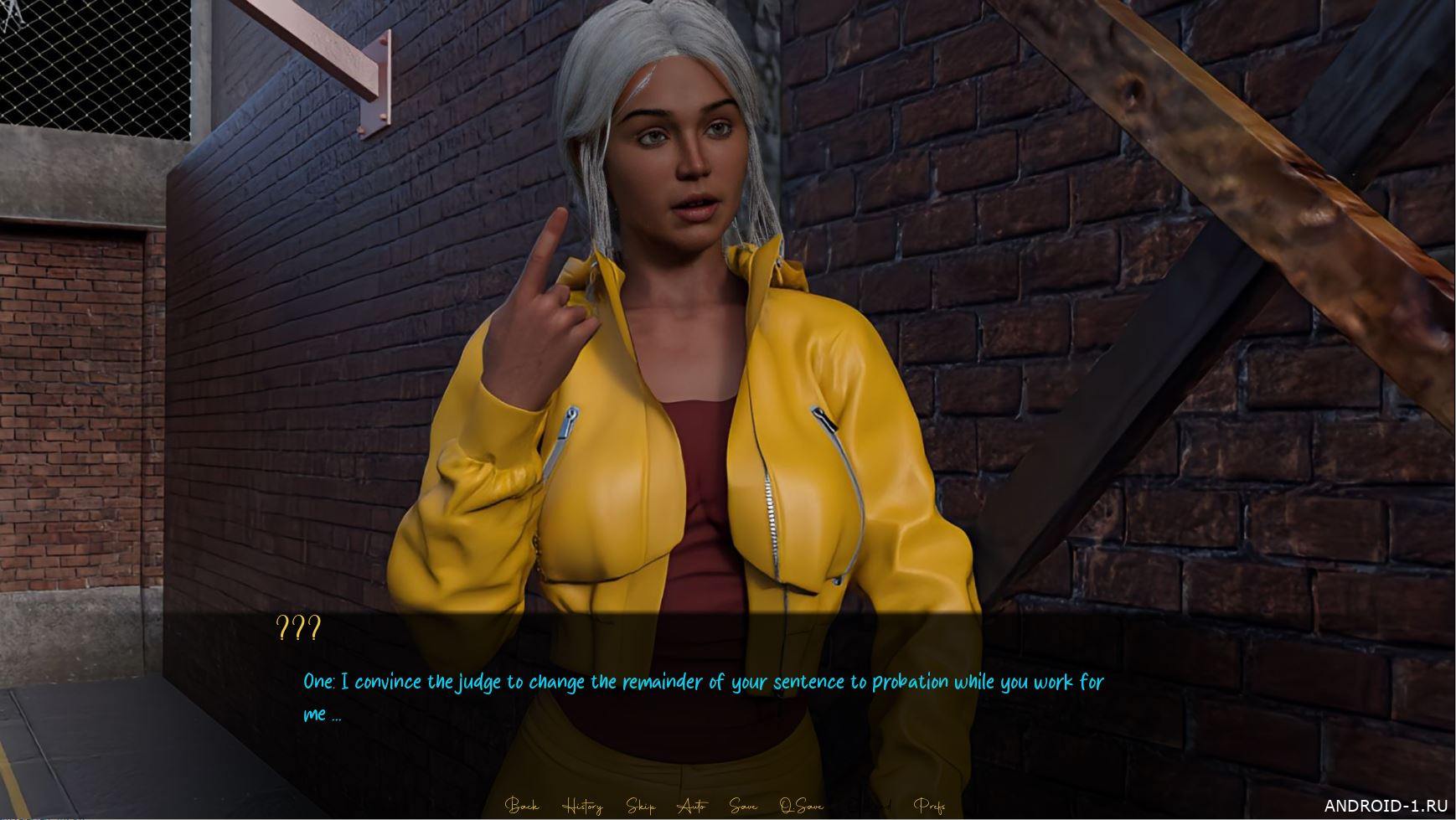The height and width of the screenshot is (820, 1456).
Task: Enable Auto-advance dialogue
Action: (692, 806)
